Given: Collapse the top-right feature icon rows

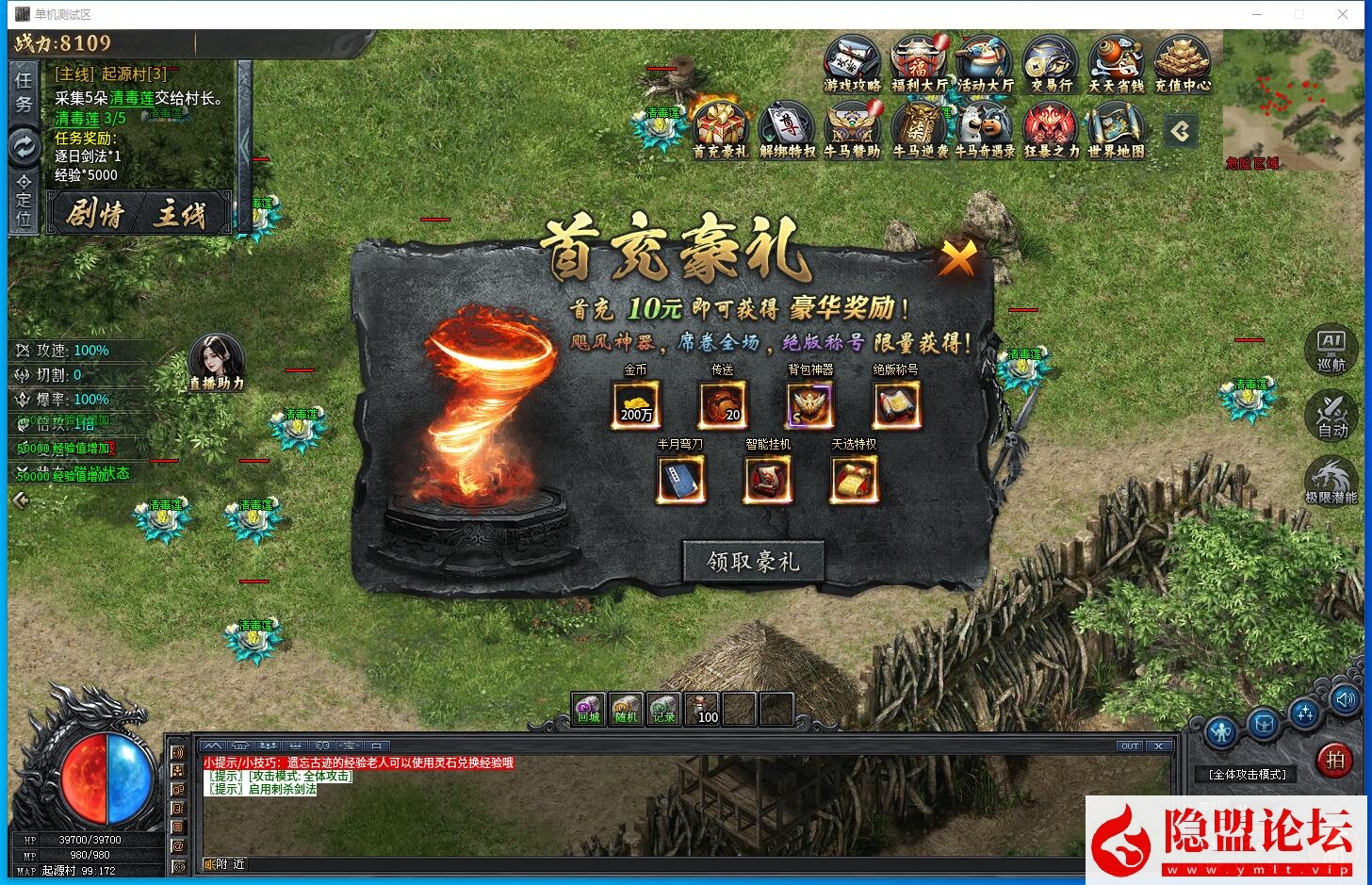Looking at the screenshot, I should (x=1181, y=132).
